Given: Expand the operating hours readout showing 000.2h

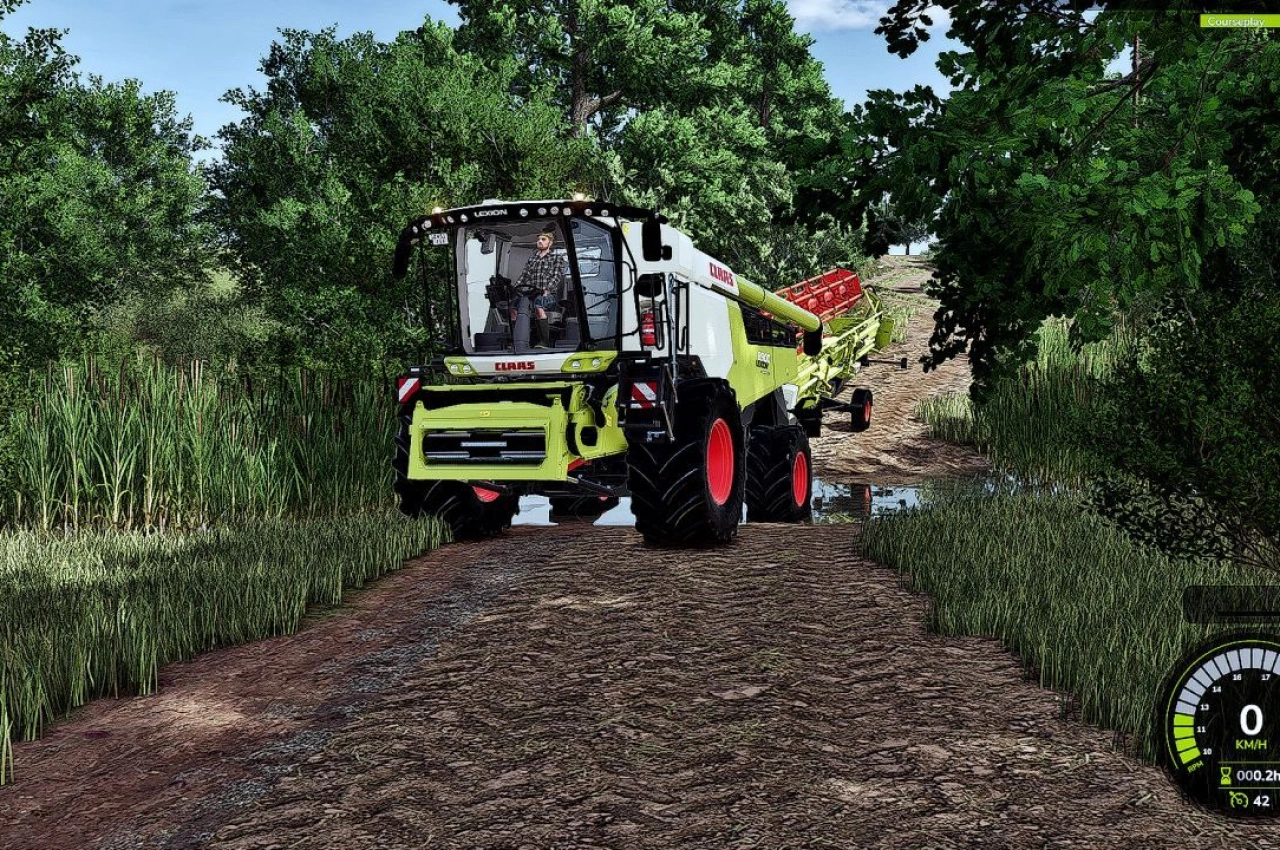Looking at the screenshot, I should (1258, 774).
